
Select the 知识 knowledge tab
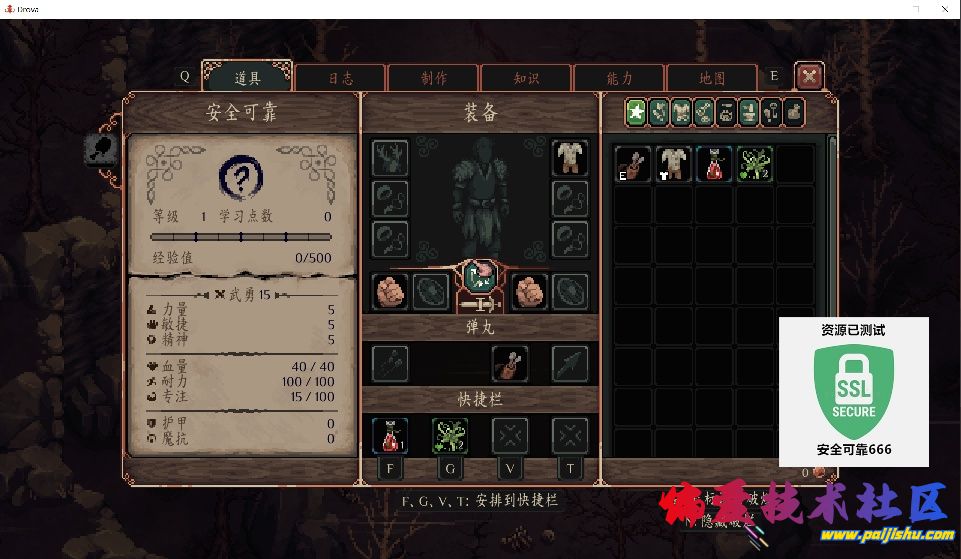point(525,78)
